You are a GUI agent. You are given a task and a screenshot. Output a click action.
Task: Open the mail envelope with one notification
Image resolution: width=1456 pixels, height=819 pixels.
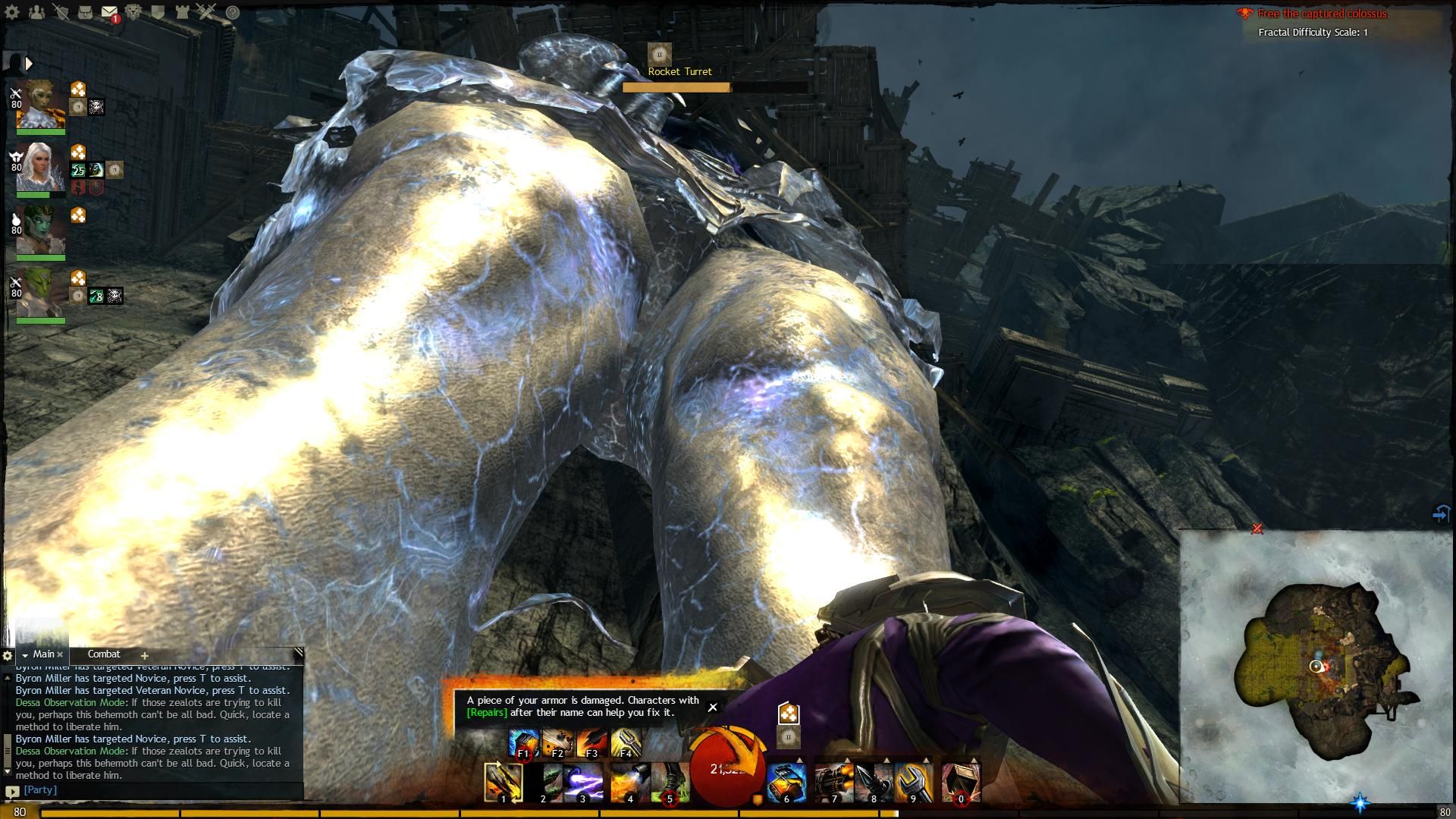click(109, 12)
